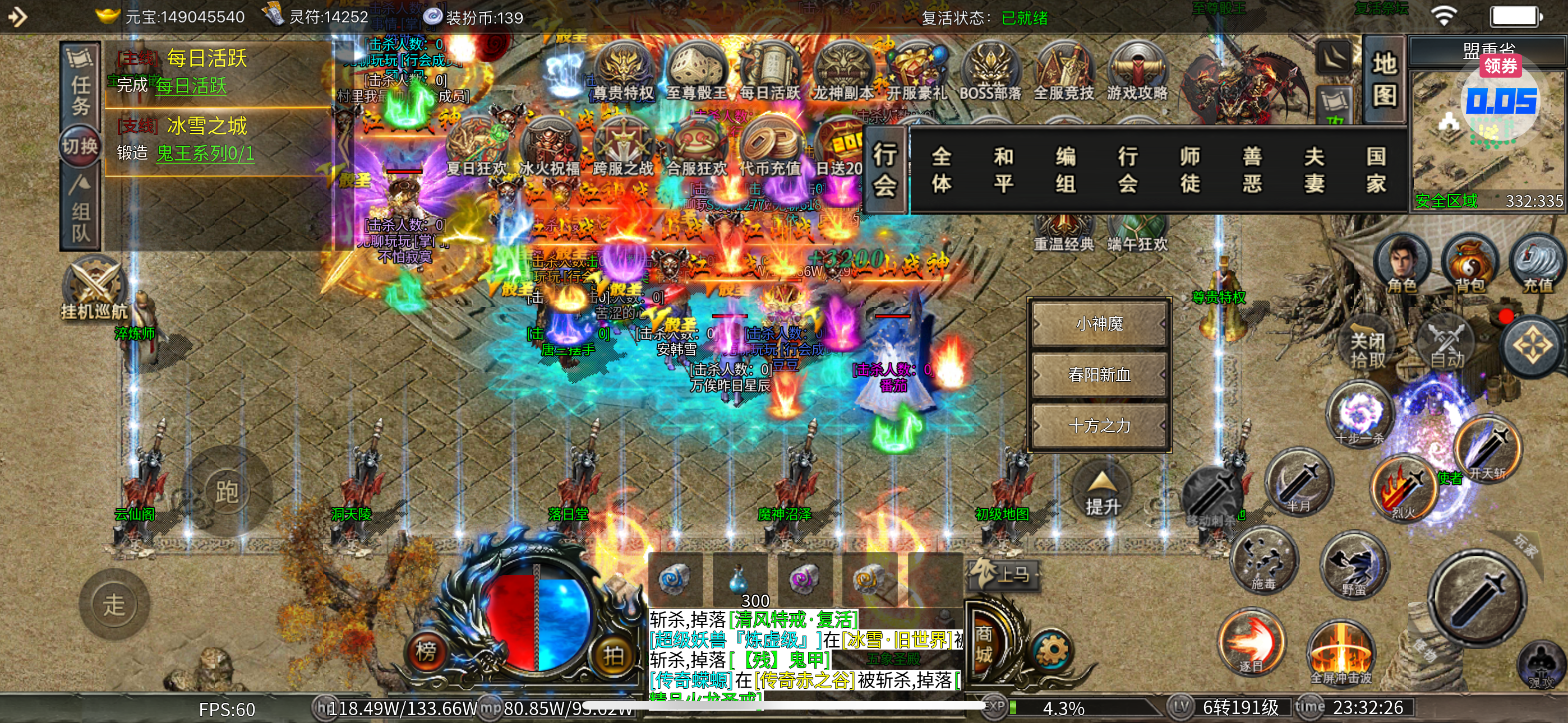This screenshot has height=723, width=1568.
Task: Open the 尊贵特权 privilege event icon
Action: (x=623, y=72)
